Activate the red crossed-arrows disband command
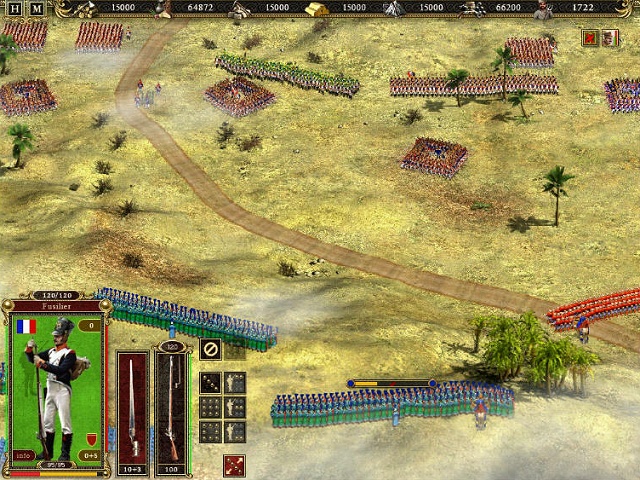This screenshot has height=480, width=640. 235,465
